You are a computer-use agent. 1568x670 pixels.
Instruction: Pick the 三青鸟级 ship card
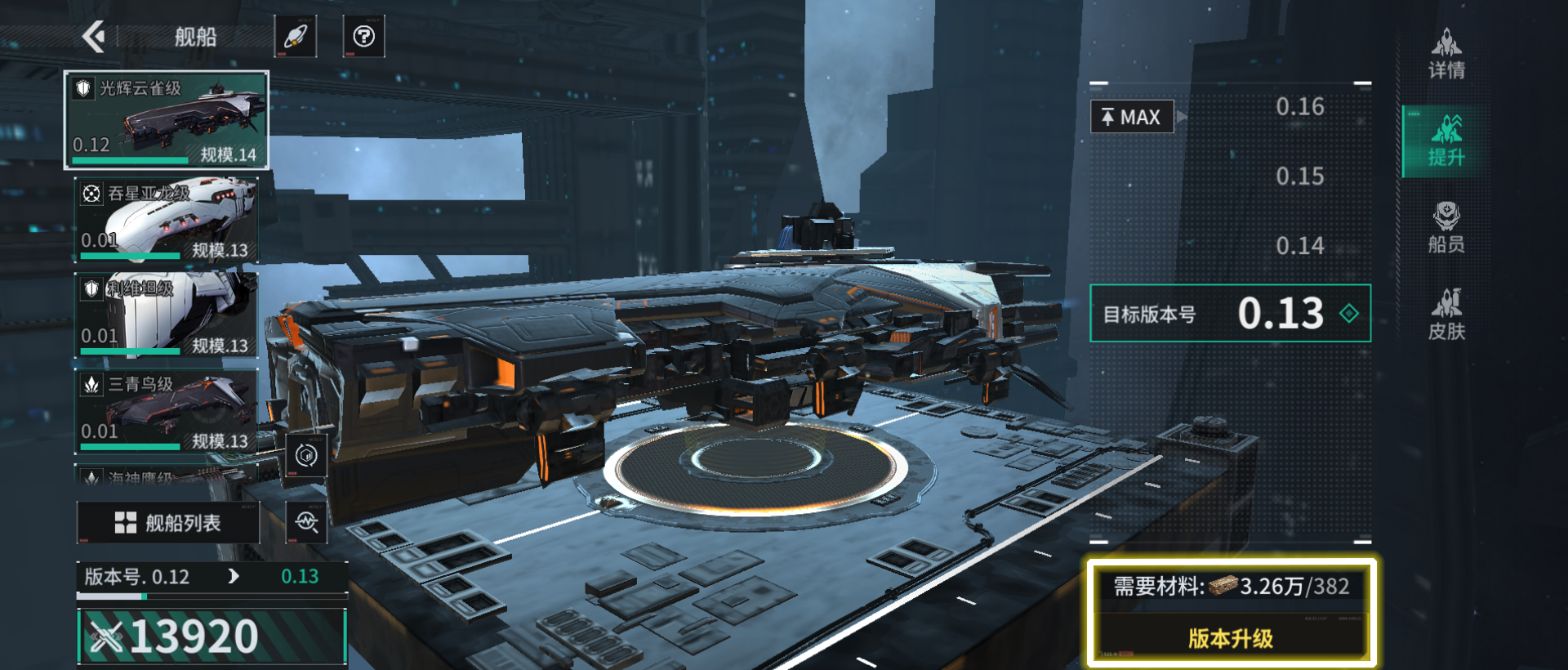pos(167,410)
